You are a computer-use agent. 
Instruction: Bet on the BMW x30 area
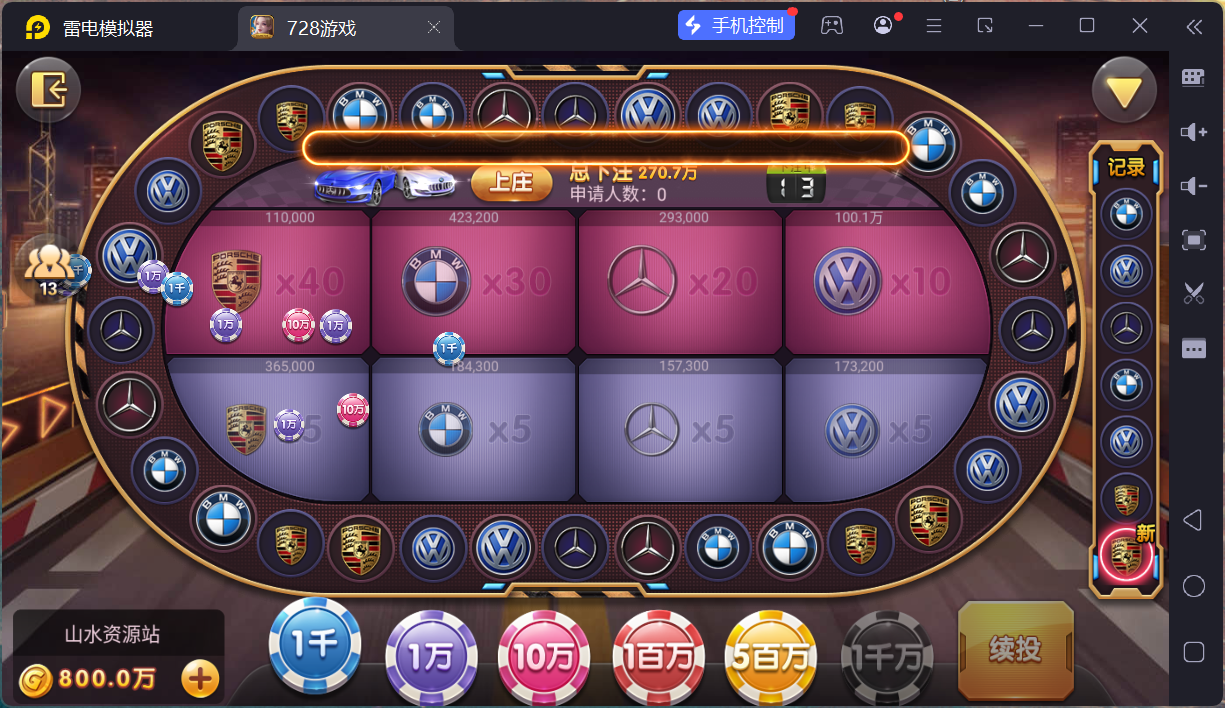[x=476, y=283]
